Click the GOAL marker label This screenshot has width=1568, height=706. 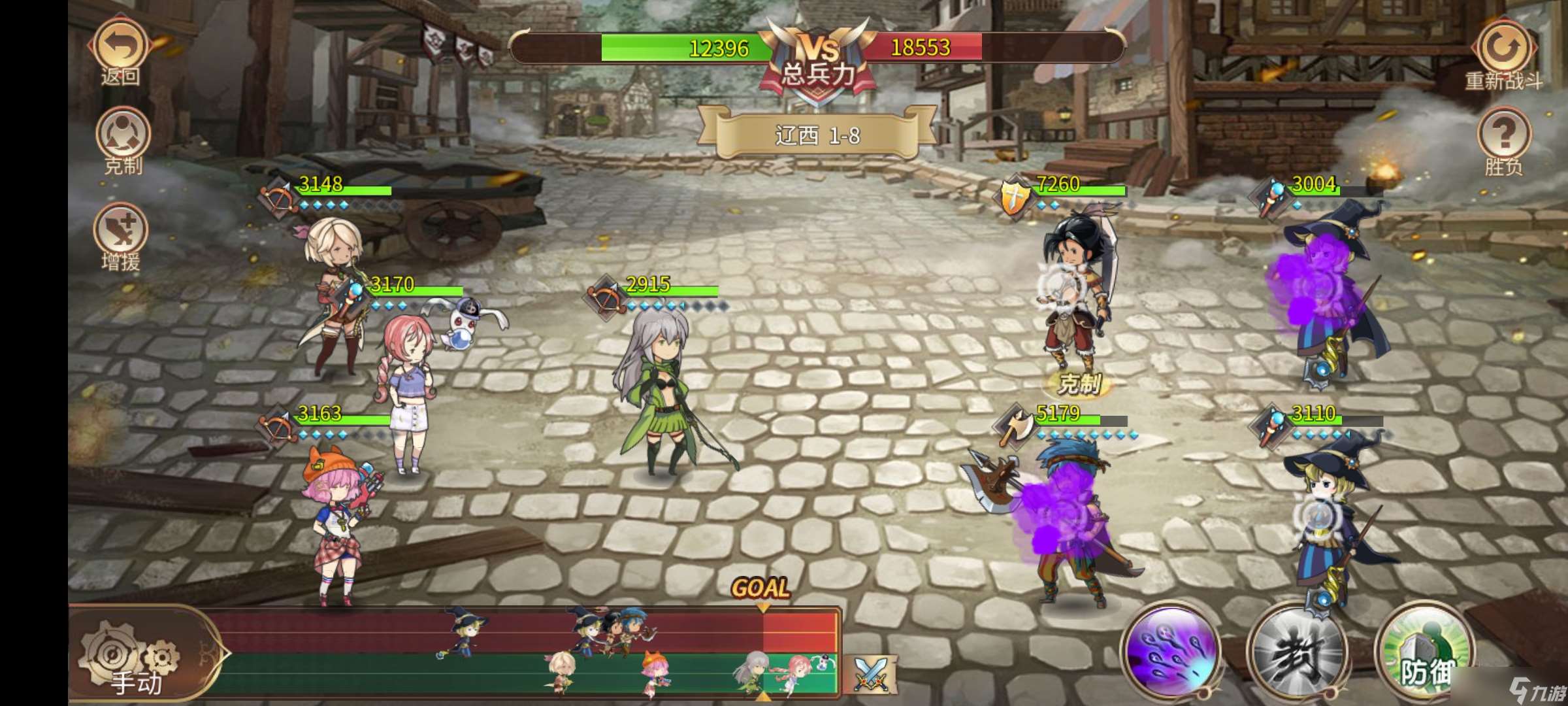pos(761,586)
